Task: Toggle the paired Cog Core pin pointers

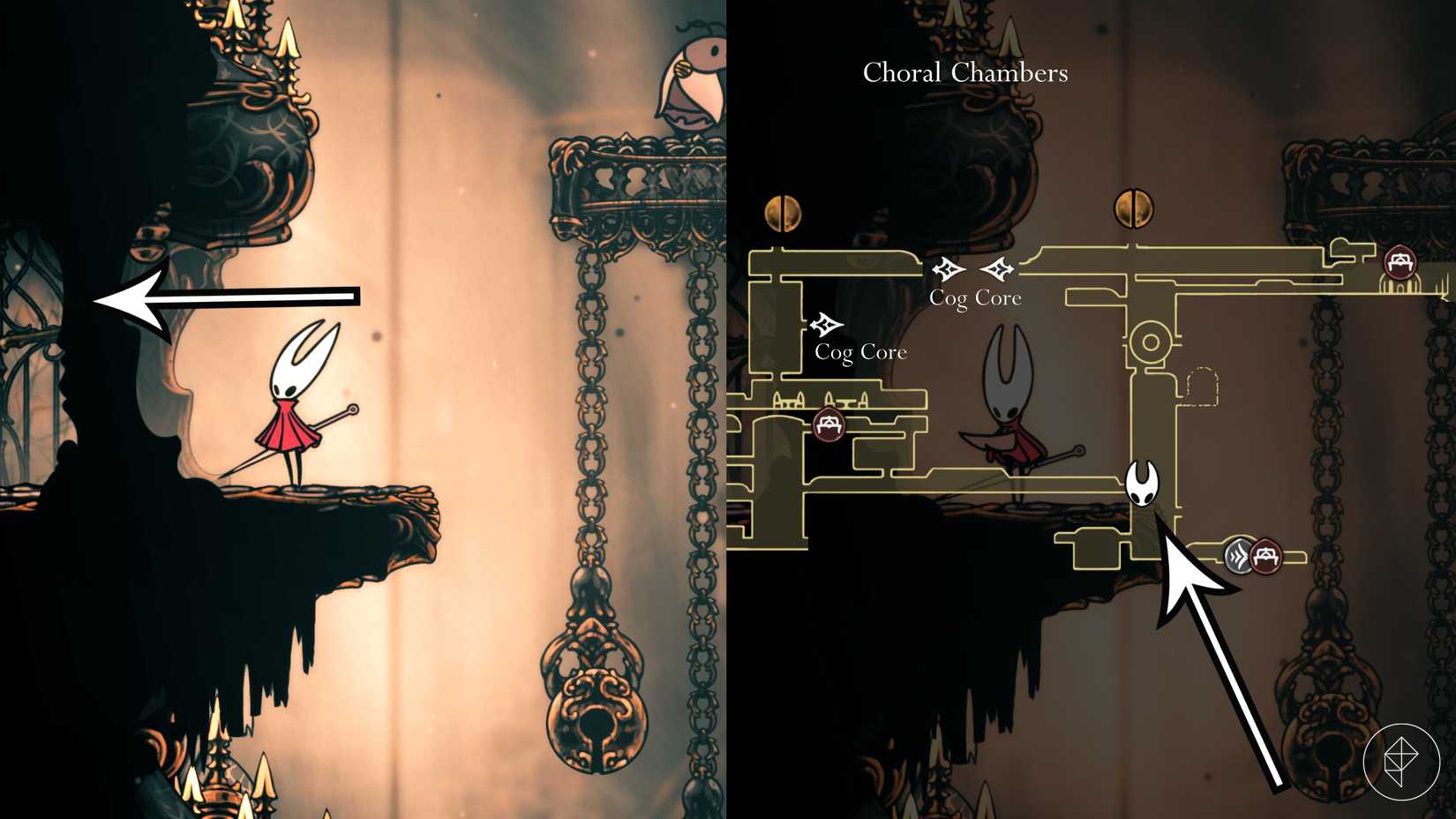Action: 972,270
